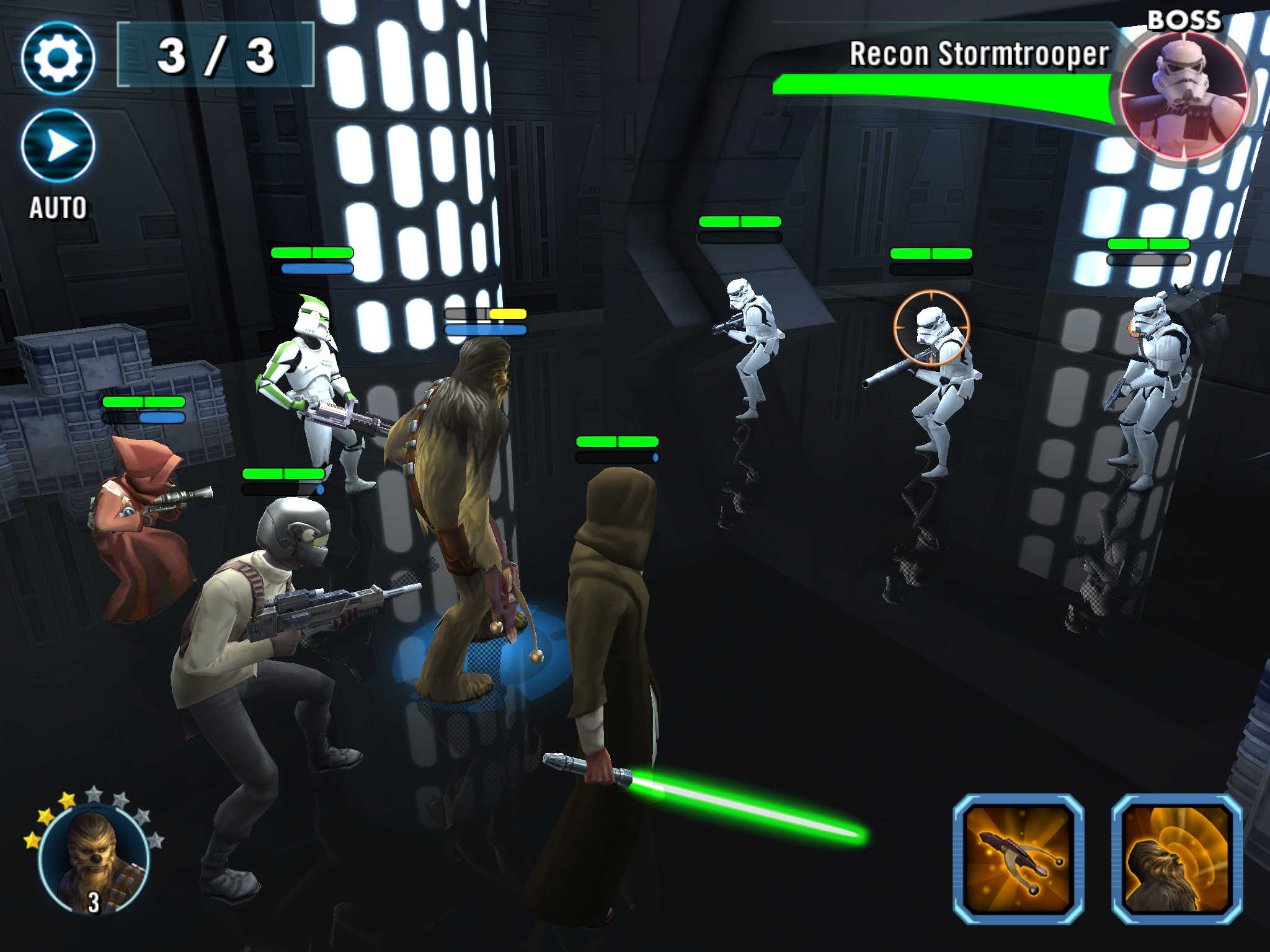This screenshot has height=952, width=1270.
Task: Open the settings gear menu
Action: pyautogui.click(x=58, y=58)
